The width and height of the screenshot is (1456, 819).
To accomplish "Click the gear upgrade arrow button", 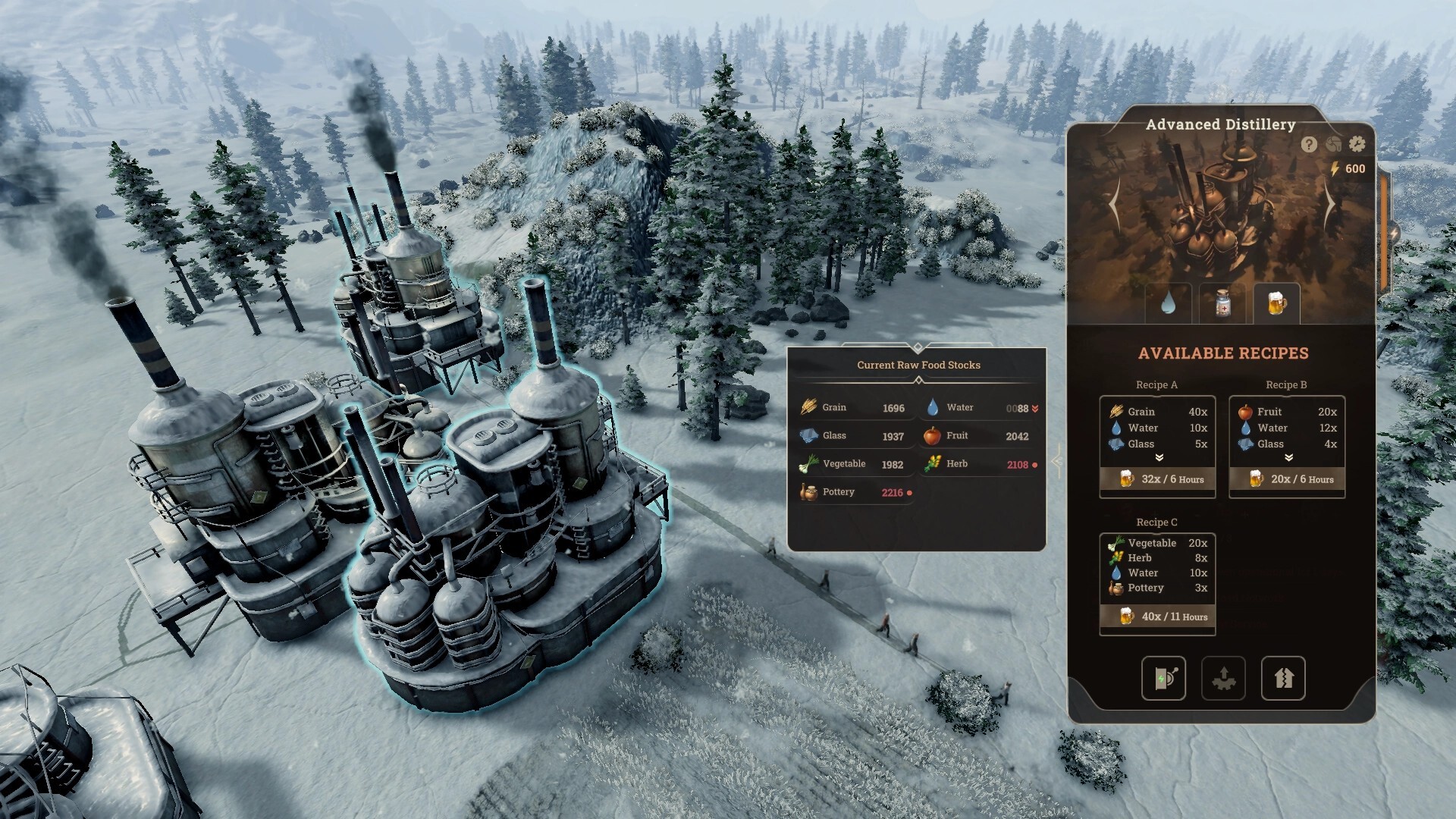I will [1223, 678].
